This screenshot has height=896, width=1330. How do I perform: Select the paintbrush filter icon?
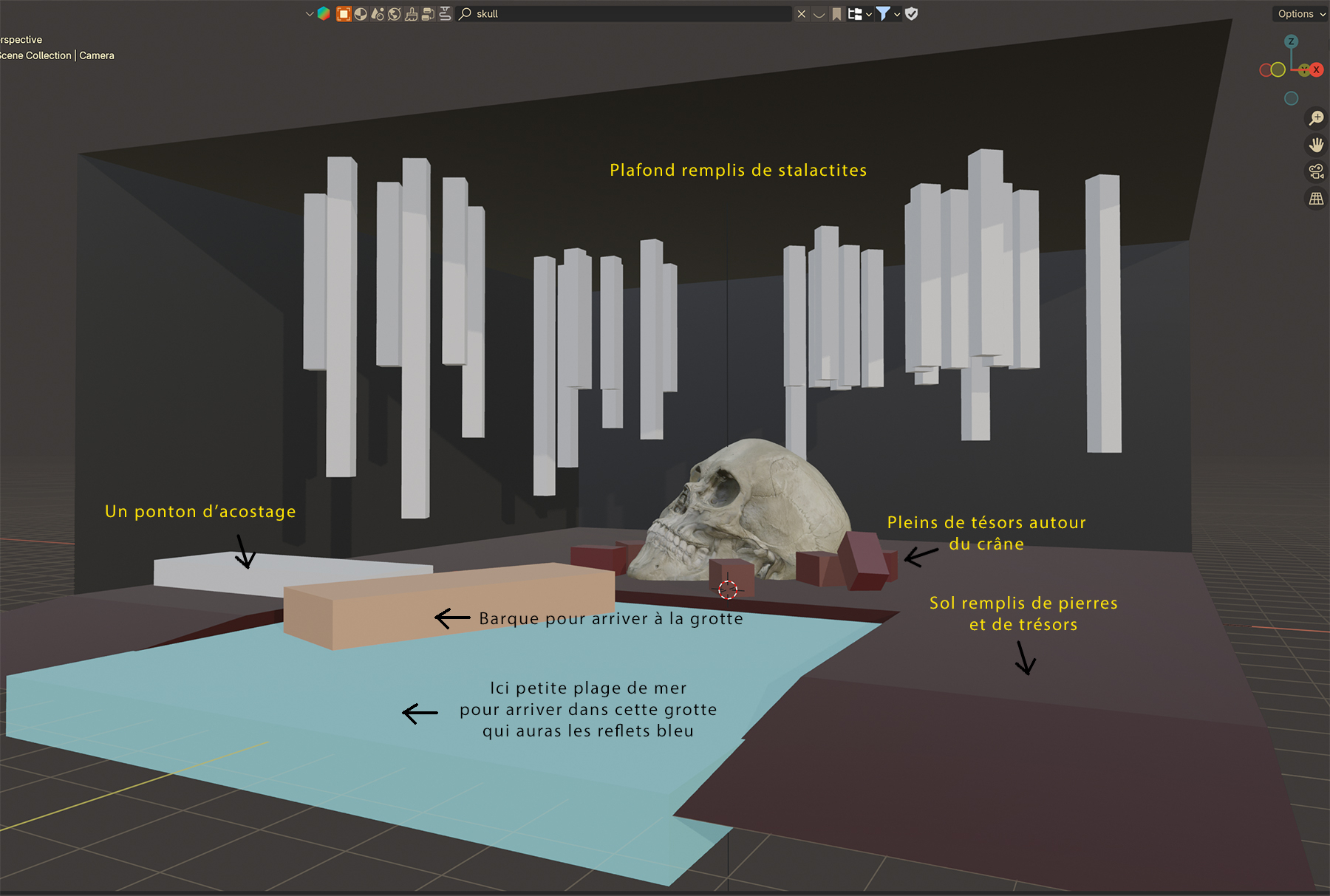[x=412, y=14]
